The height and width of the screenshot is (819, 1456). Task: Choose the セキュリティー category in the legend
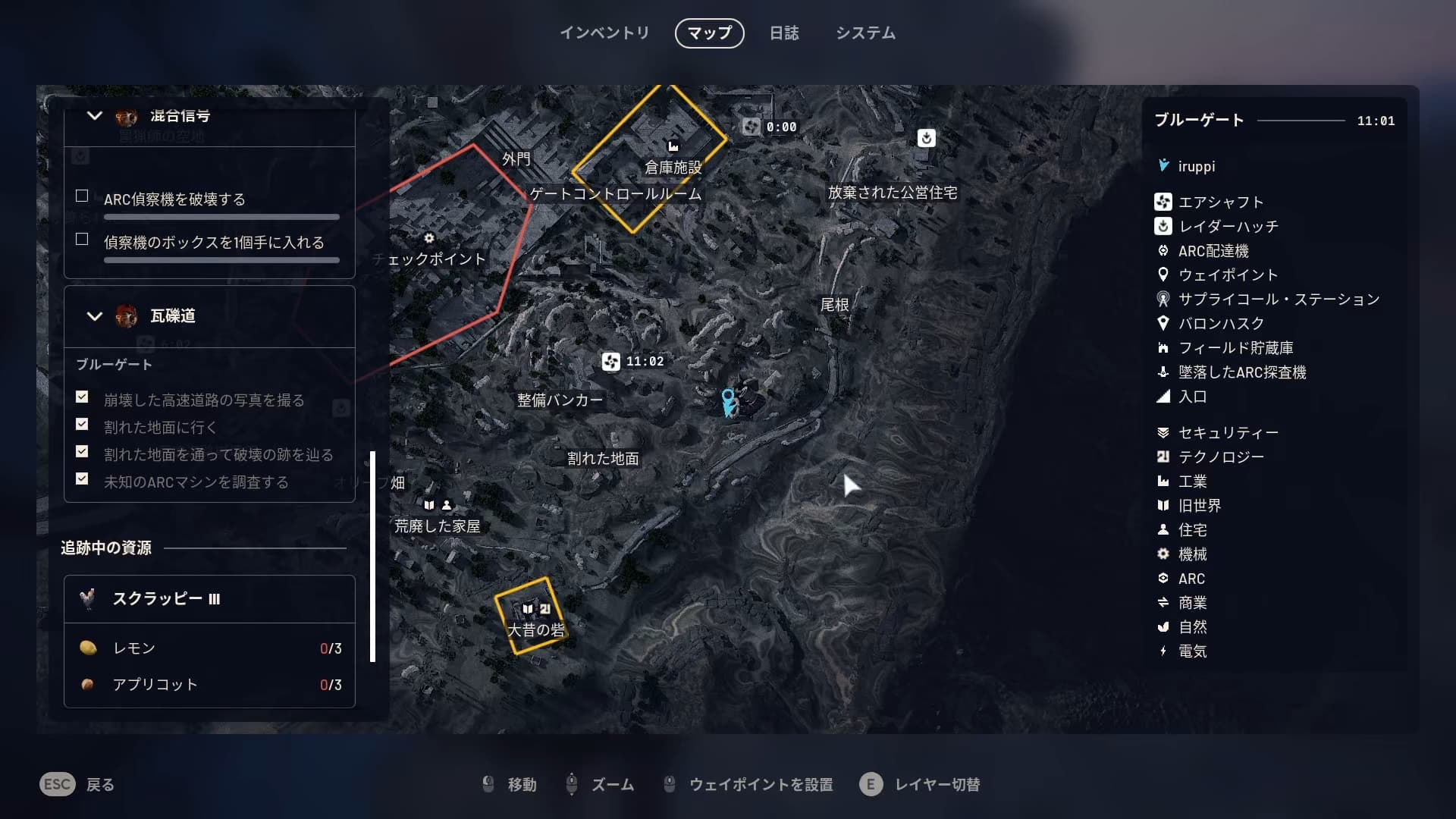[1228, 432]
